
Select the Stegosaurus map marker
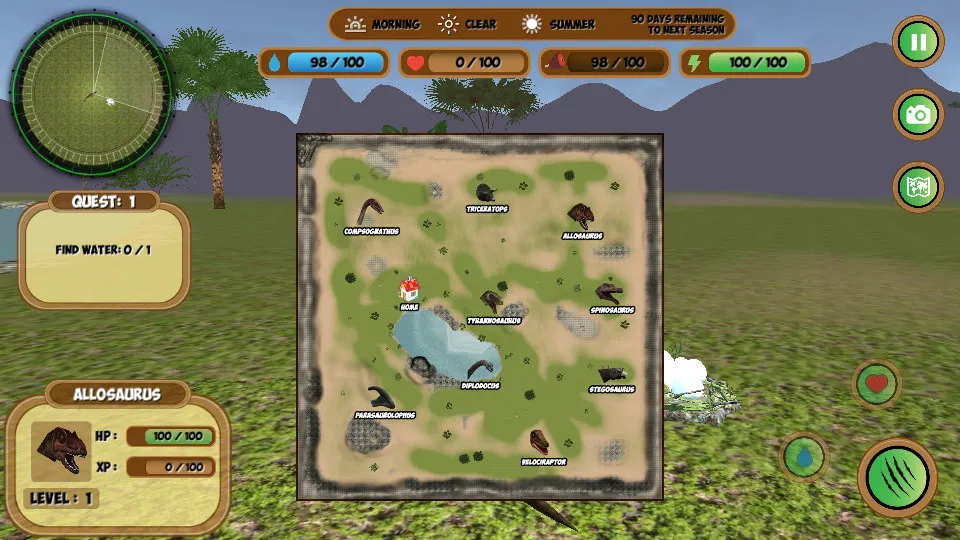point(611,375)
